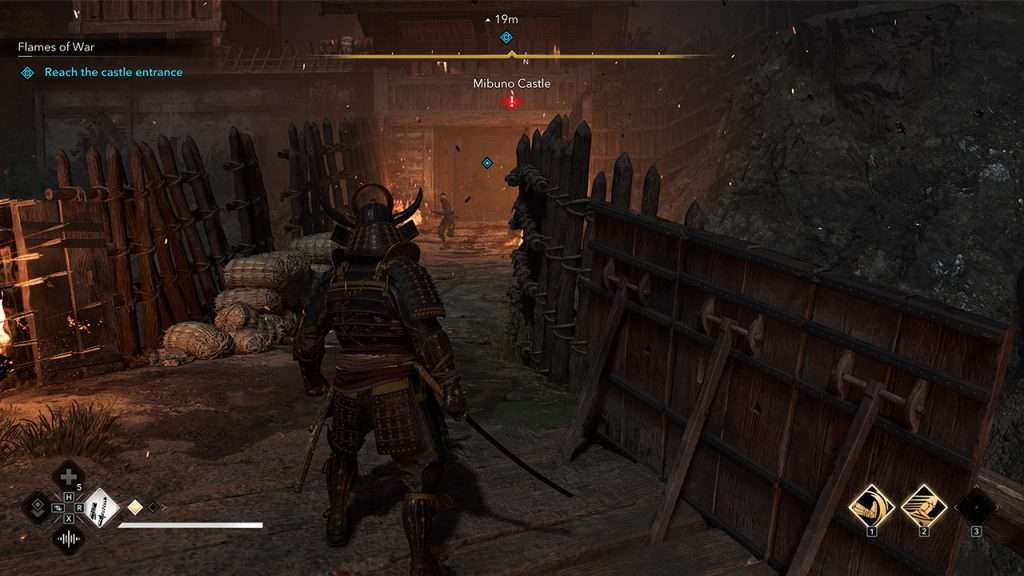Activate the first golden ability icon
This screenshot has width=1024, height=576.
pyautogui.click(x=871, y=504)
